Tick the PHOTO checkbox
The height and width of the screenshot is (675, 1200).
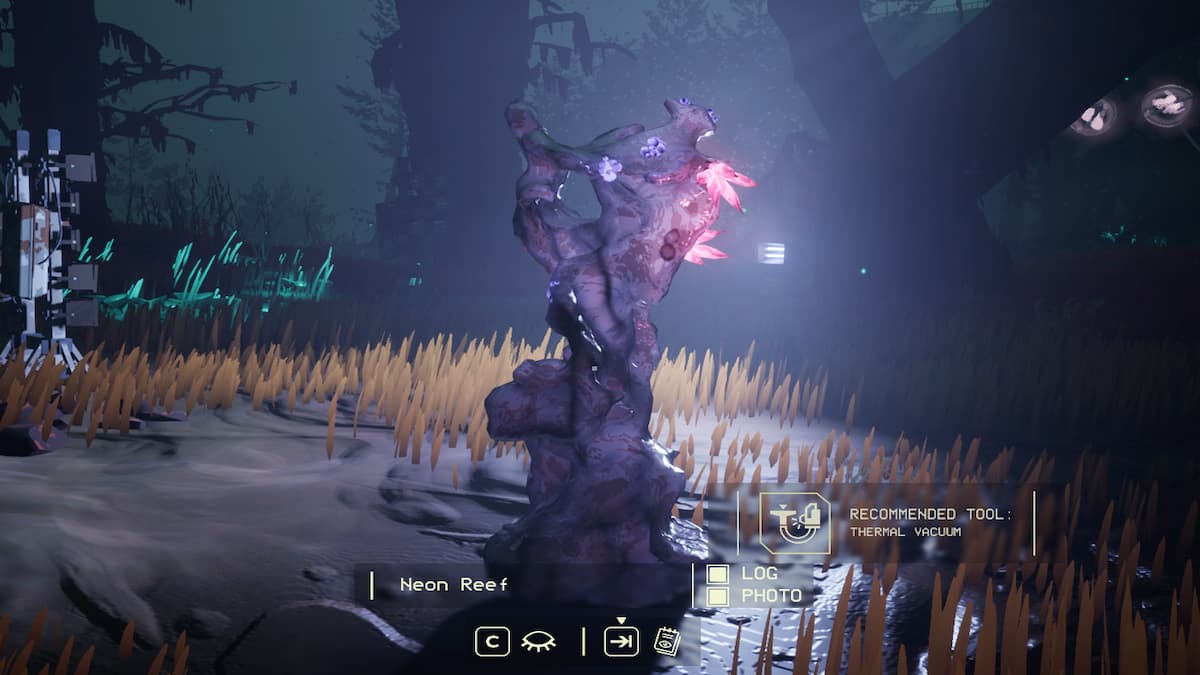pos(717,596)
